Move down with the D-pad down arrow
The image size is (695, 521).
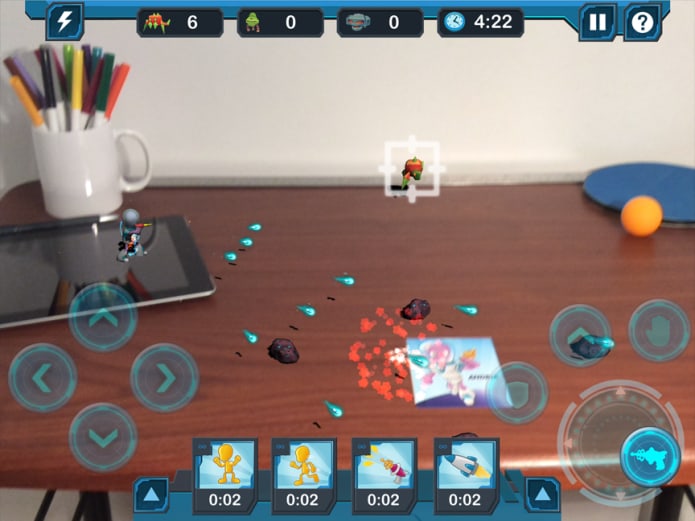(103, 437)
